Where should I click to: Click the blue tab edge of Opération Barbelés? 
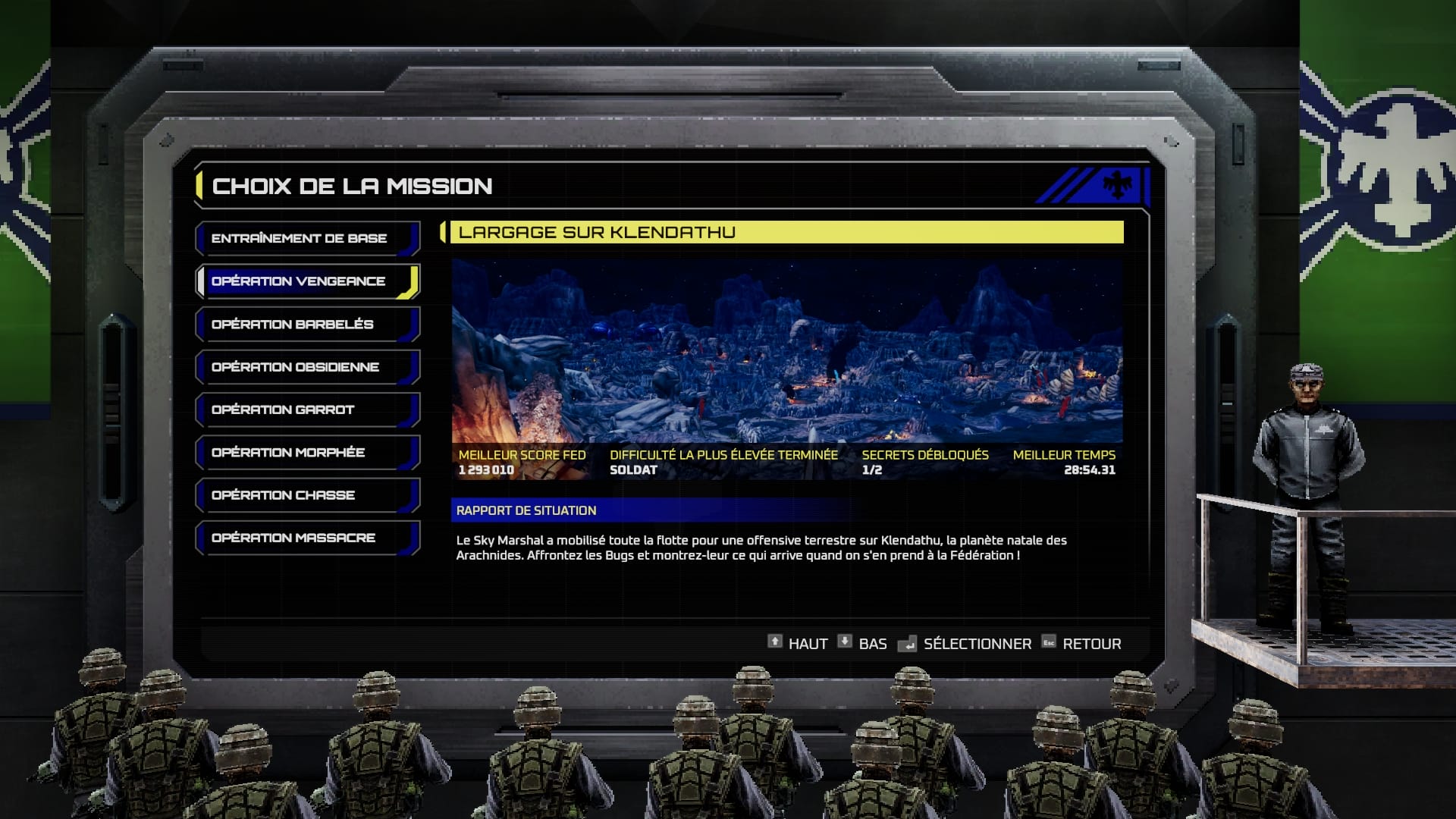[409, 324]
